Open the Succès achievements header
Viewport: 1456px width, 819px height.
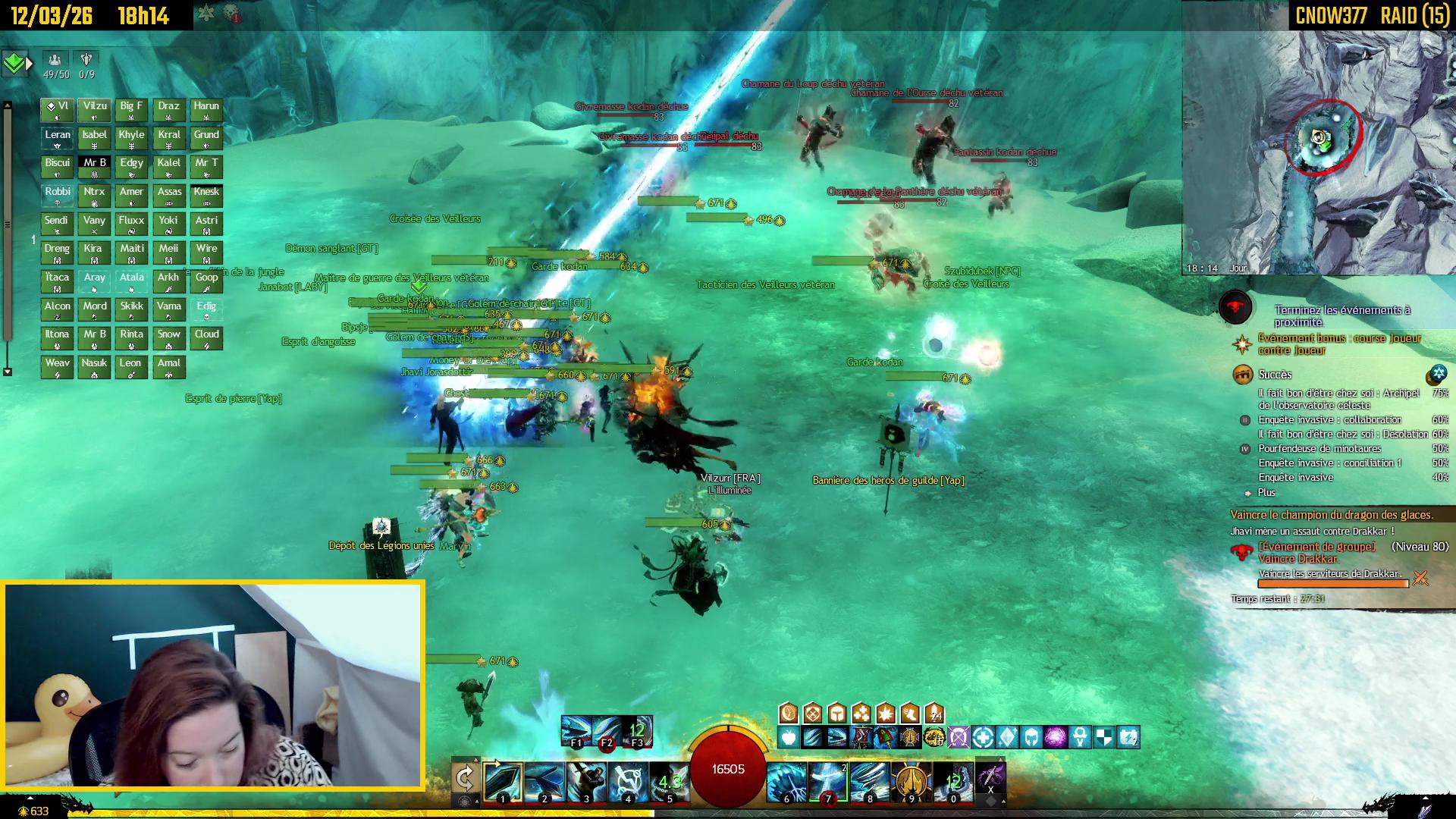1275,375
